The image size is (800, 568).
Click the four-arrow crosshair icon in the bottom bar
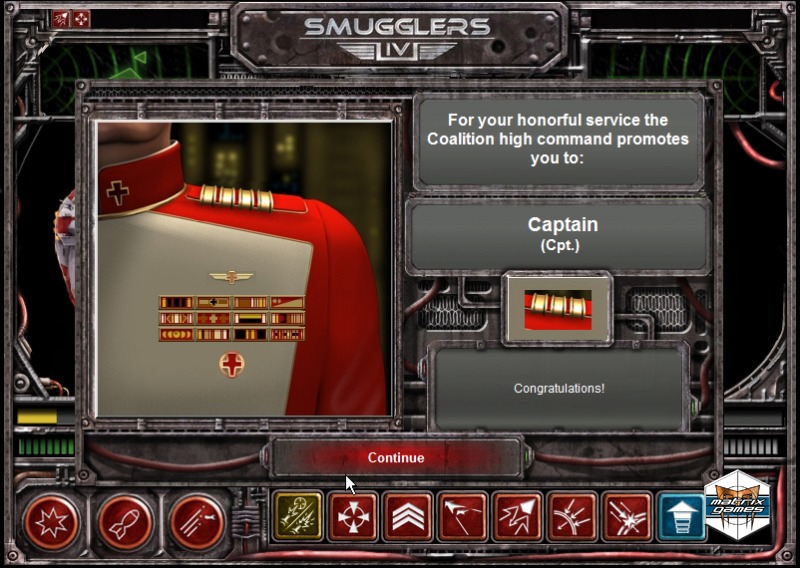coord(353,517)
